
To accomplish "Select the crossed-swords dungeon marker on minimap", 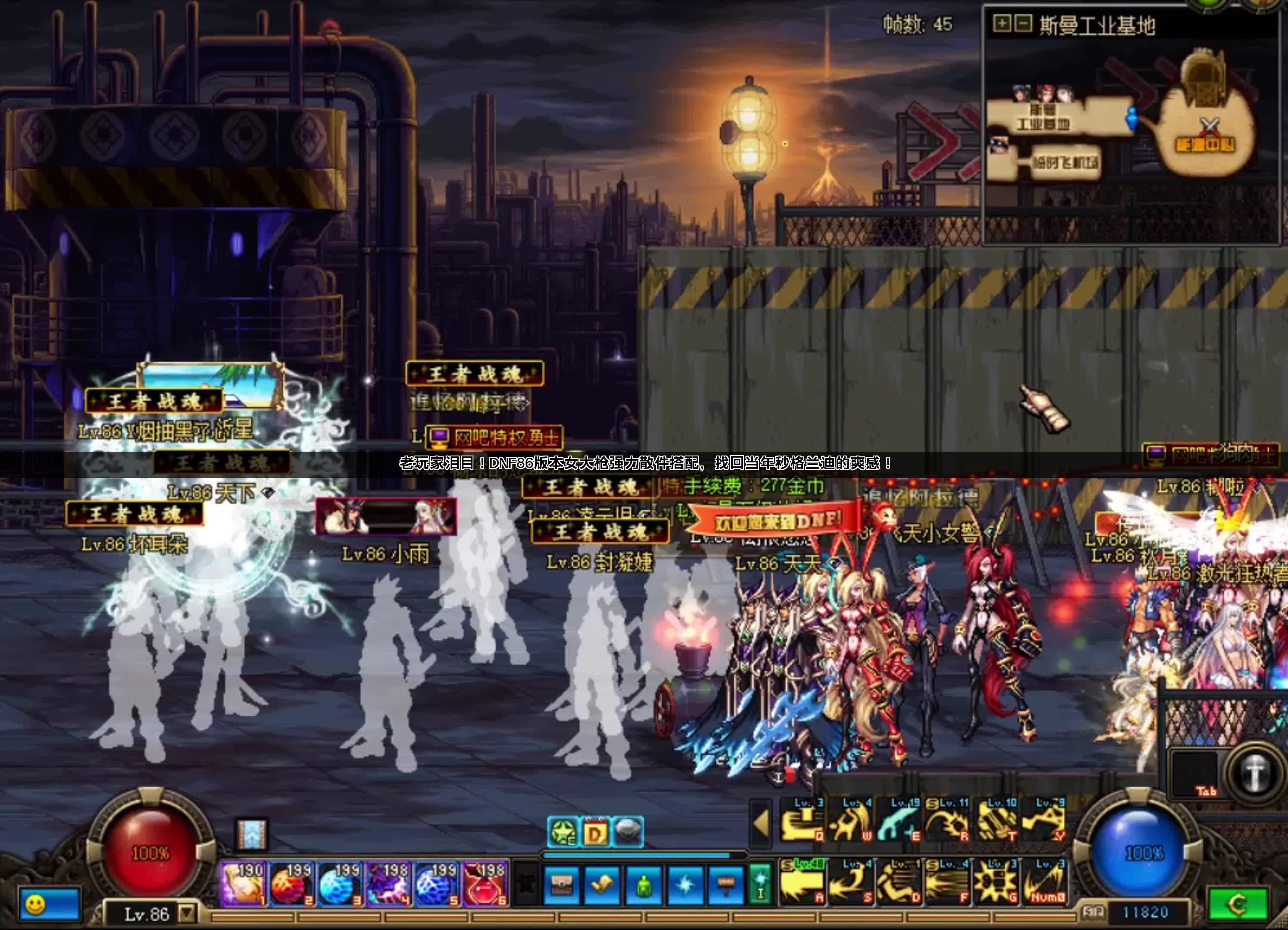I will click(x=1210, y=126).
